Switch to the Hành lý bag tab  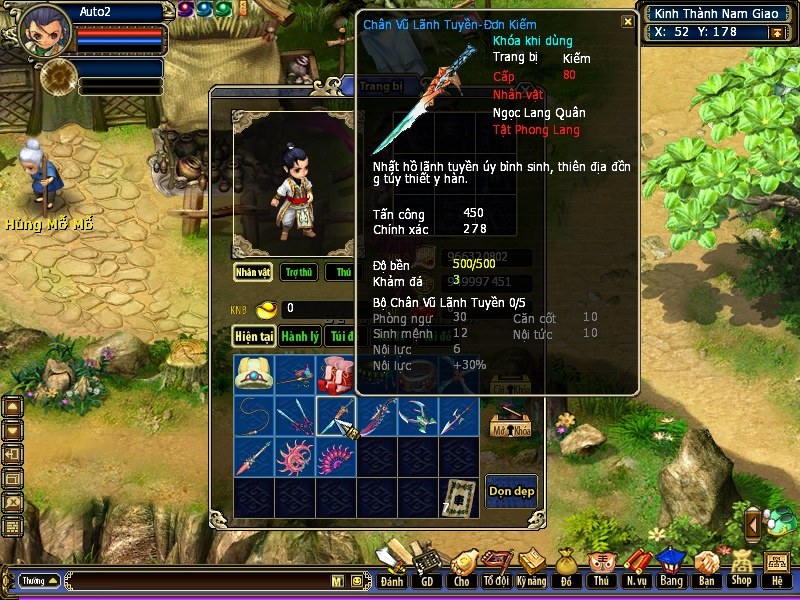pyautogui.click(x=299, y=337)
